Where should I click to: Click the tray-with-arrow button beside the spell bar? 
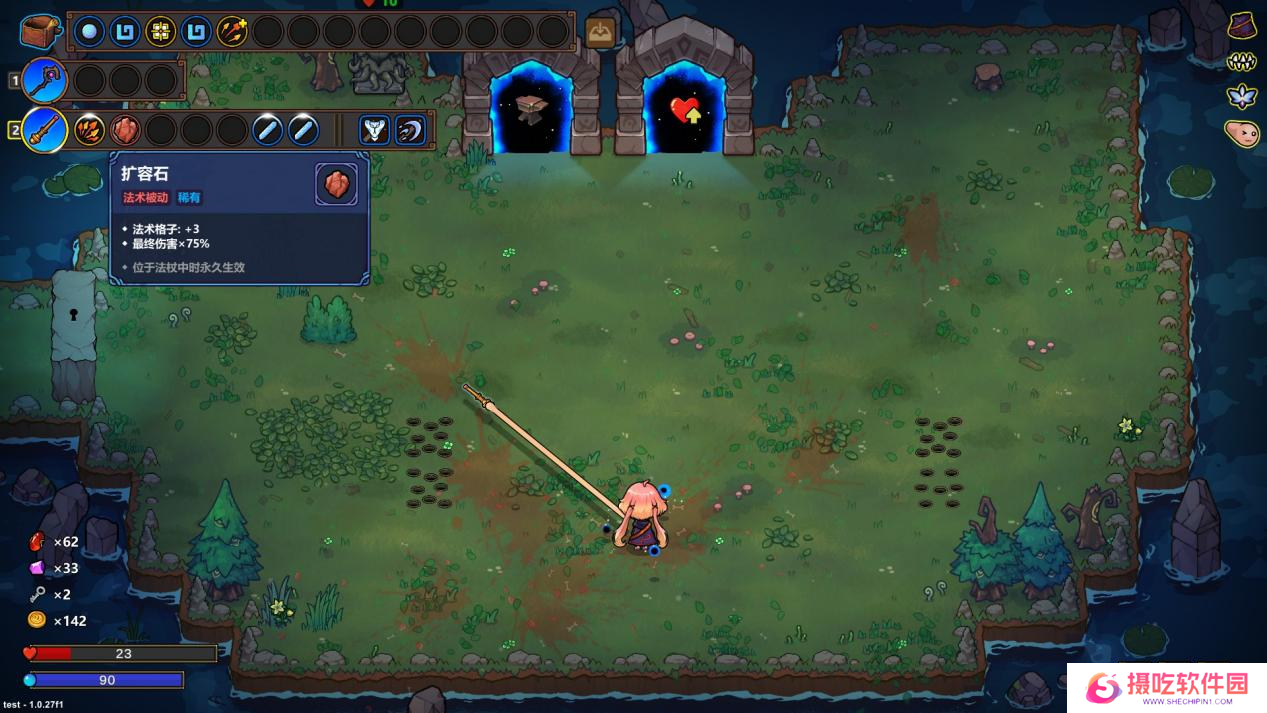pyautogui.click(x=600, y=33)
